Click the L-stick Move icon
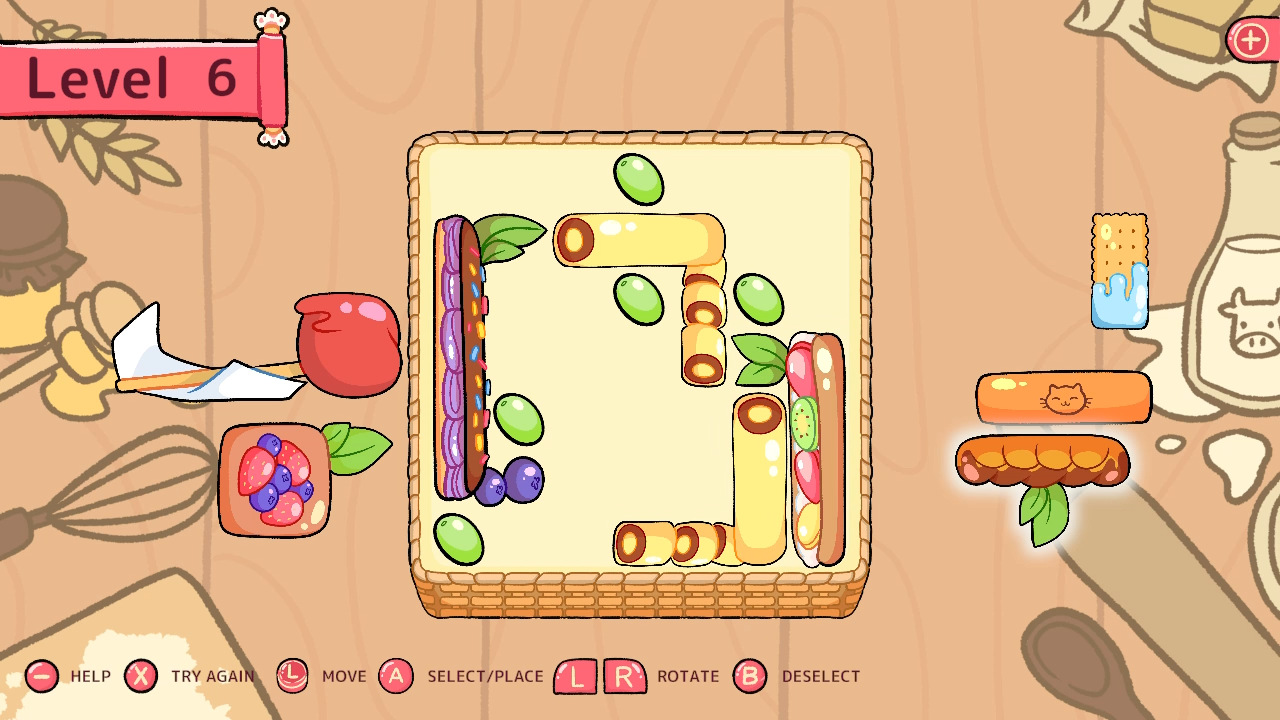1280x720 pixels. pos(291,676)
